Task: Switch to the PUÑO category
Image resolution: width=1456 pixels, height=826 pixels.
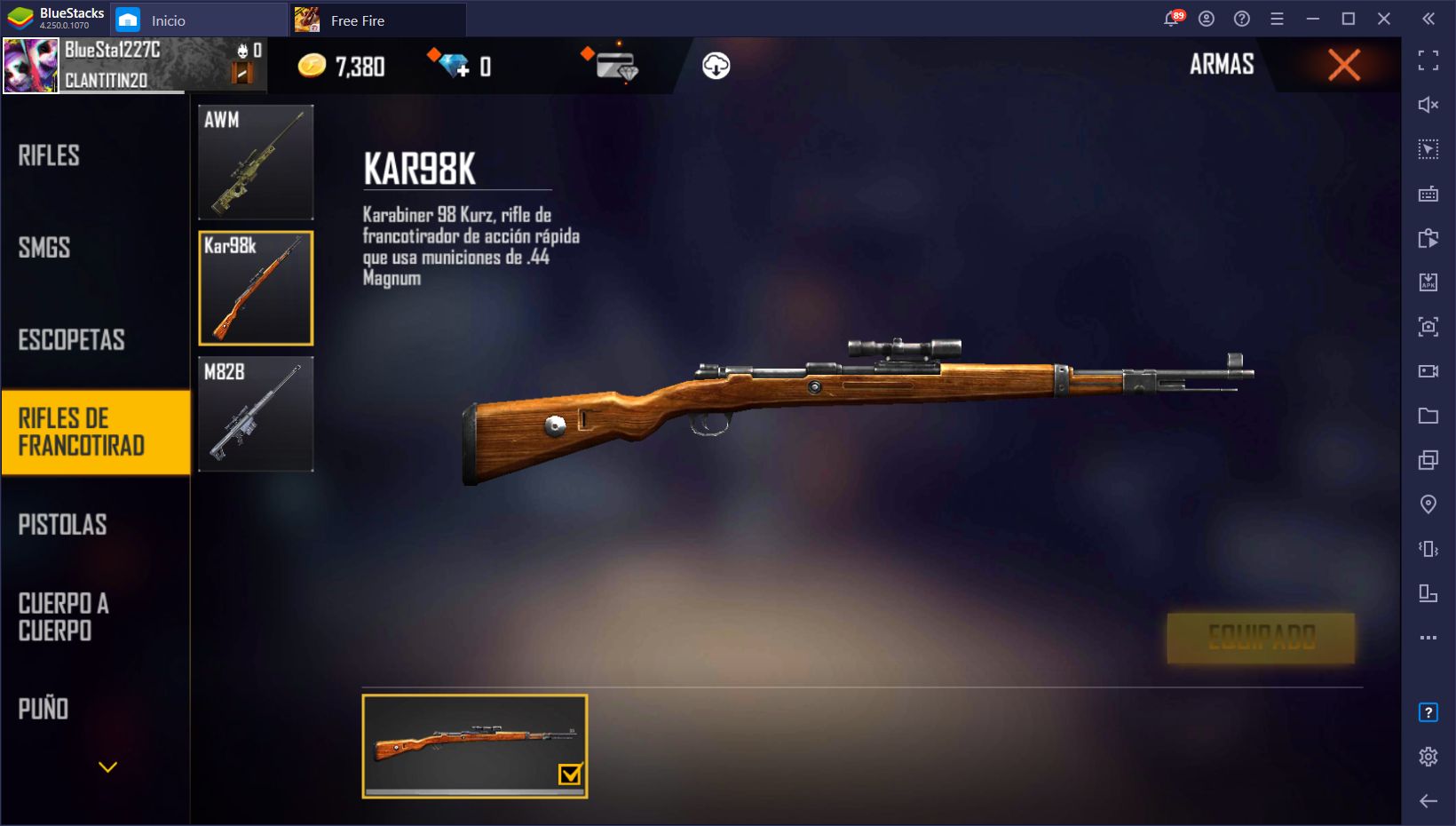Action: click(44, 709)
